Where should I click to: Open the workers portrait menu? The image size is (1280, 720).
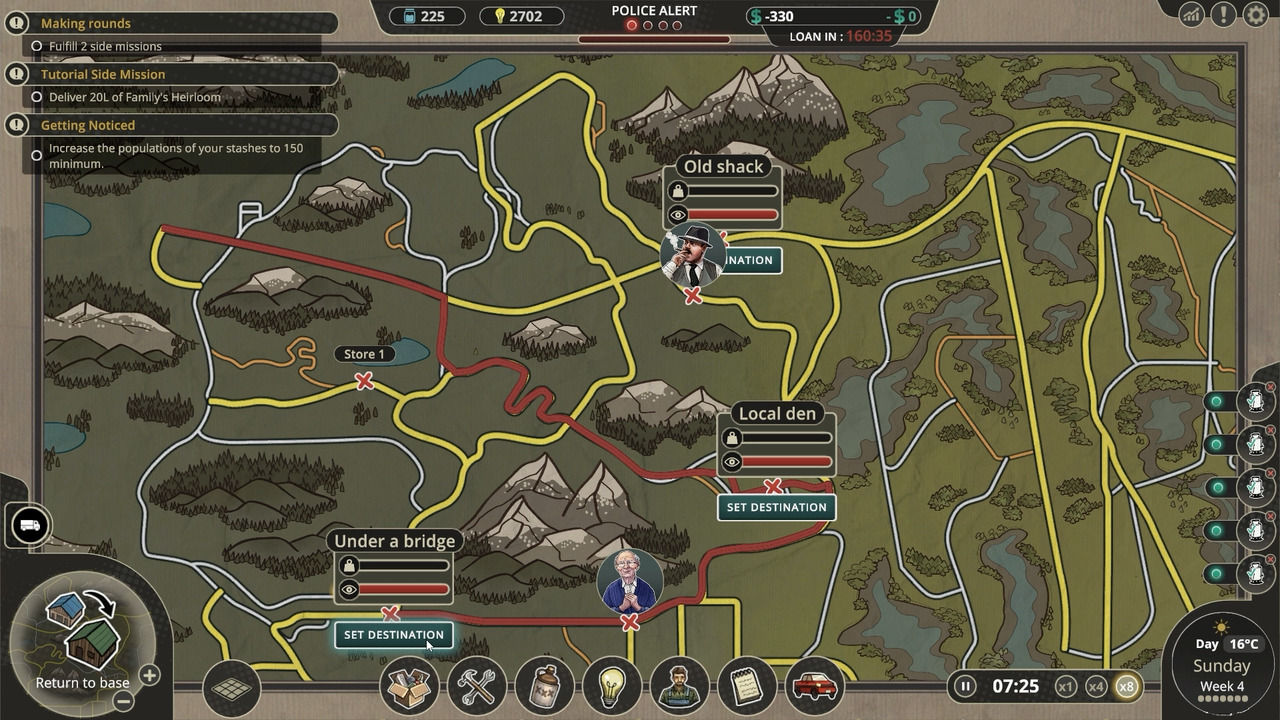pyautogui.click(x=679, y=687)
